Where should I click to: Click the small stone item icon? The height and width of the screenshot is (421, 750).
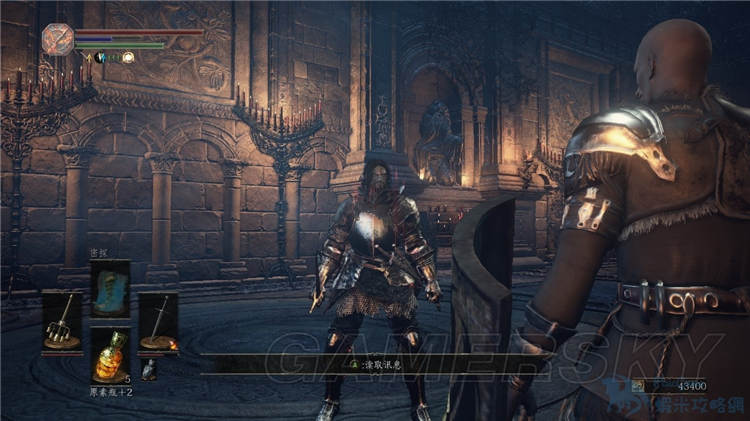coord(149,370)
